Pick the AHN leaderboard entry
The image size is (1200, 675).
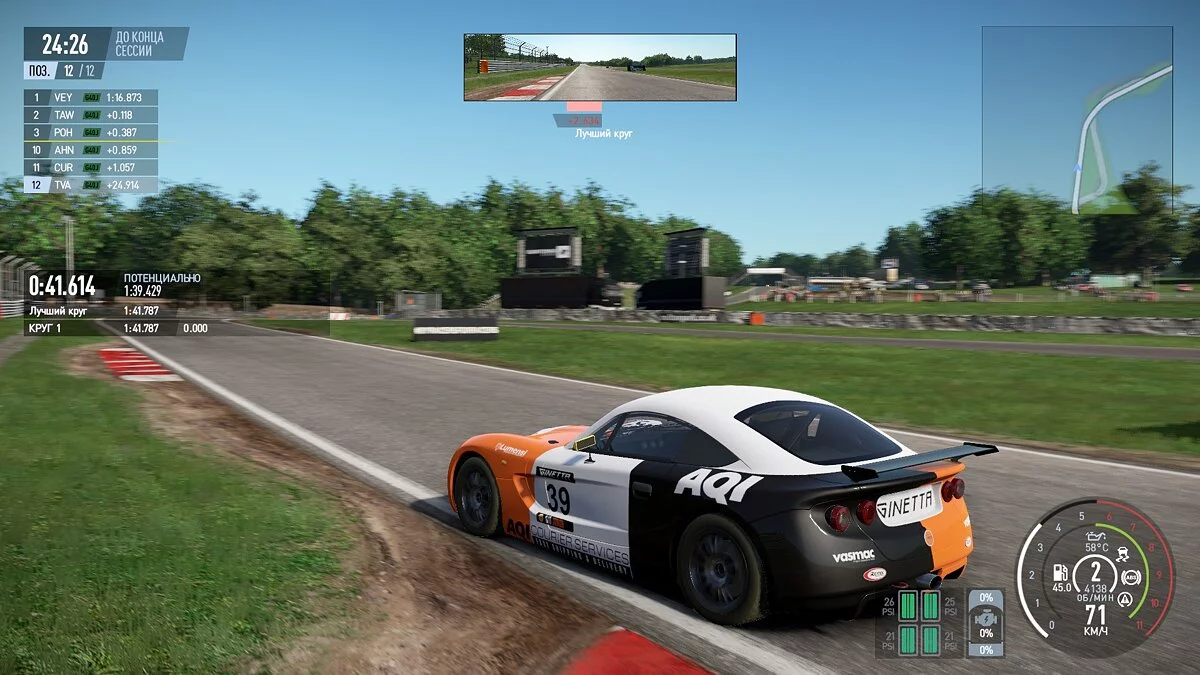point(90,150)
